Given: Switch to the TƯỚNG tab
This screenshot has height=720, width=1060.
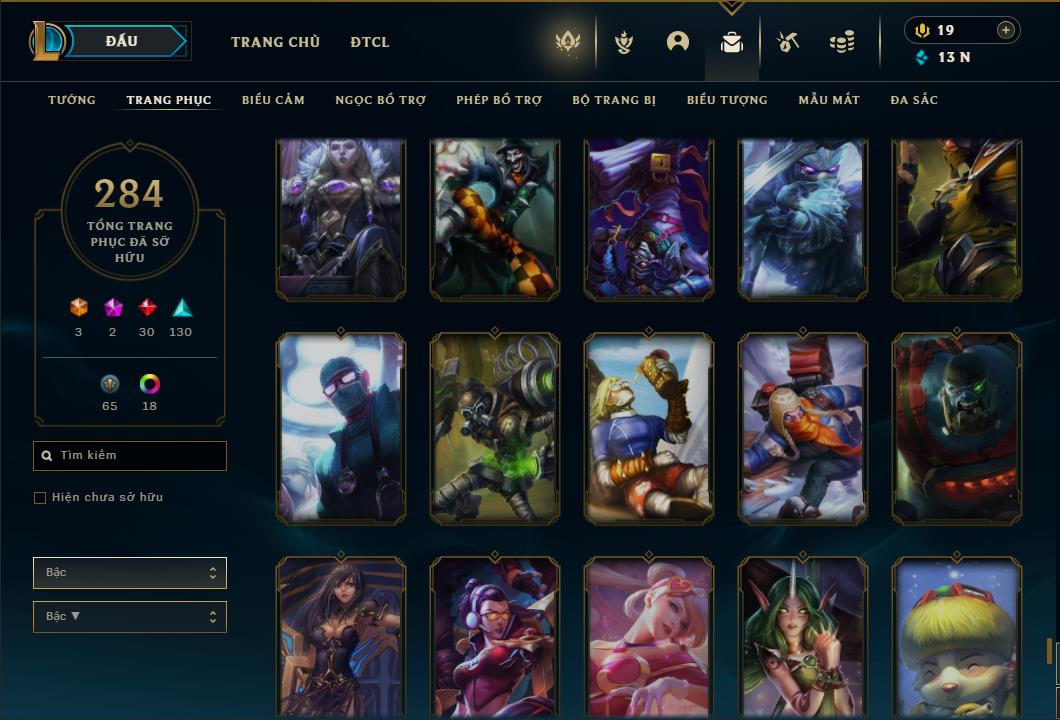Looking at the screenshot, I should click(72, 100).
